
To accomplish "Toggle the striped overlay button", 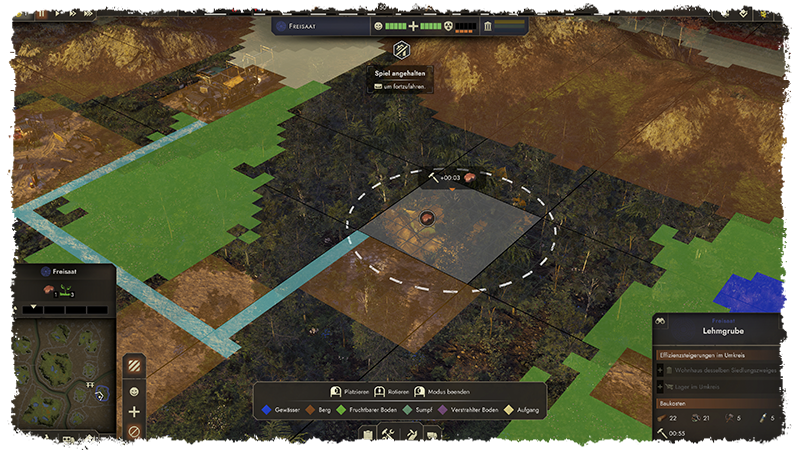I will coord(134,364).
